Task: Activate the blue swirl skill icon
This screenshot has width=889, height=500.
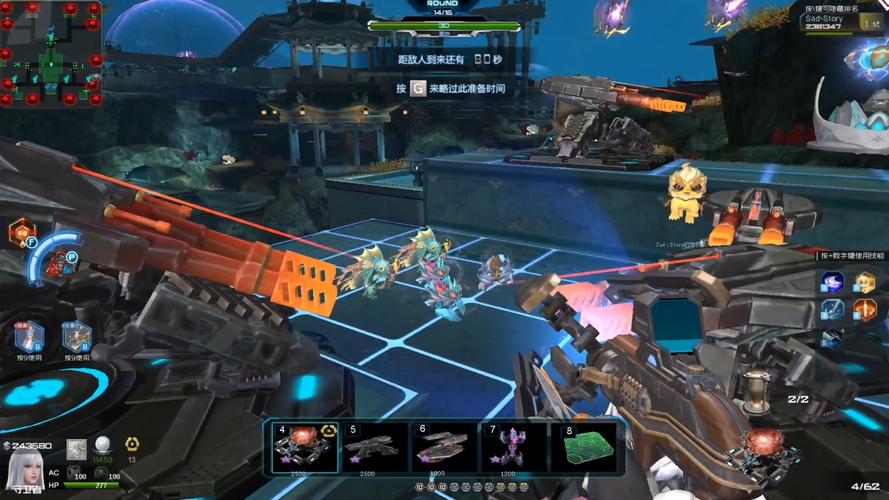Action: tap(832, 282)
